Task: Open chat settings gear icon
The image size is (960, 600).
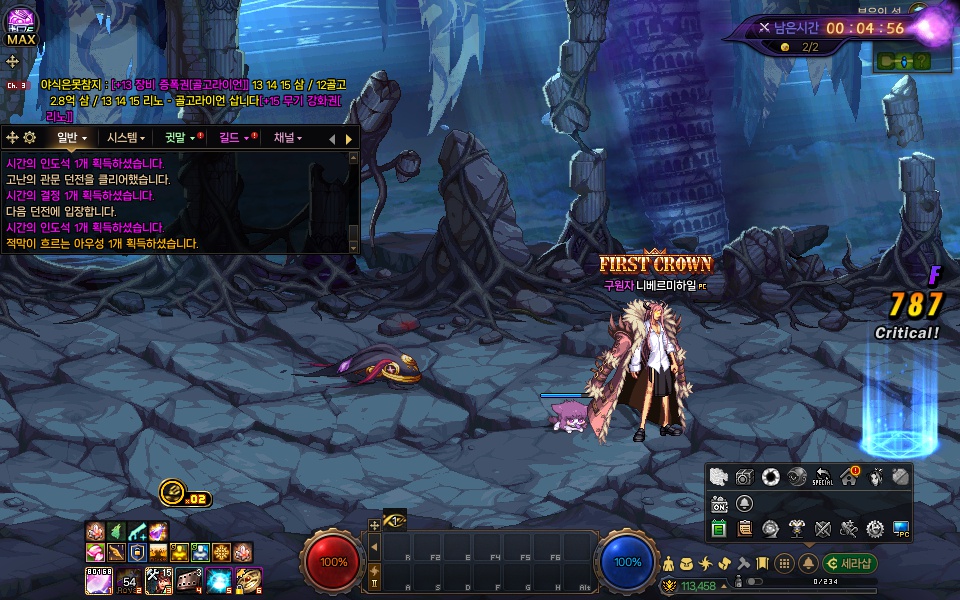Action: tap(29, 138)
